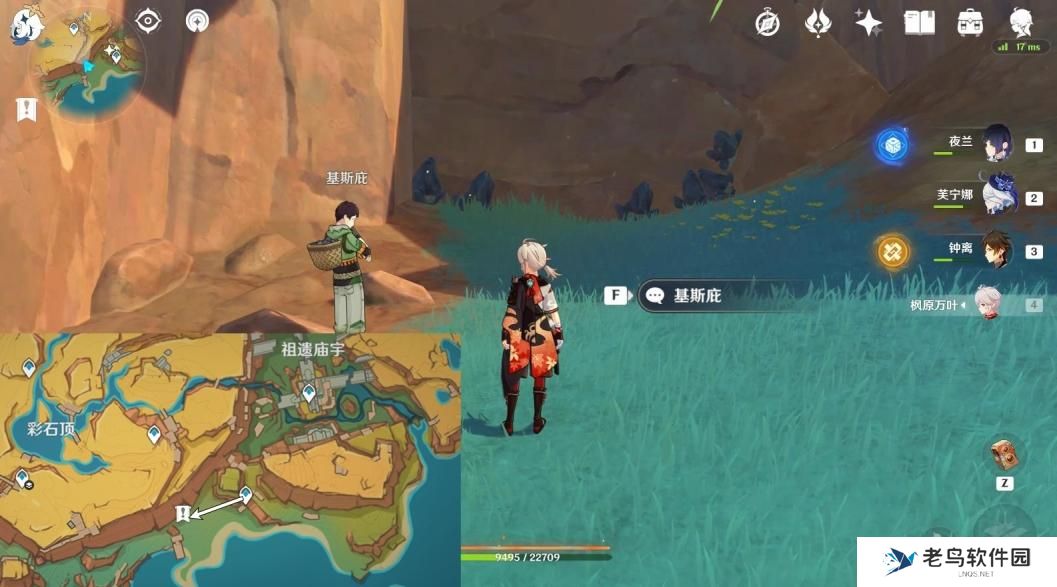Open the character profile head icon
This screenshot has width=1057, height=587.
(1021, 22)
